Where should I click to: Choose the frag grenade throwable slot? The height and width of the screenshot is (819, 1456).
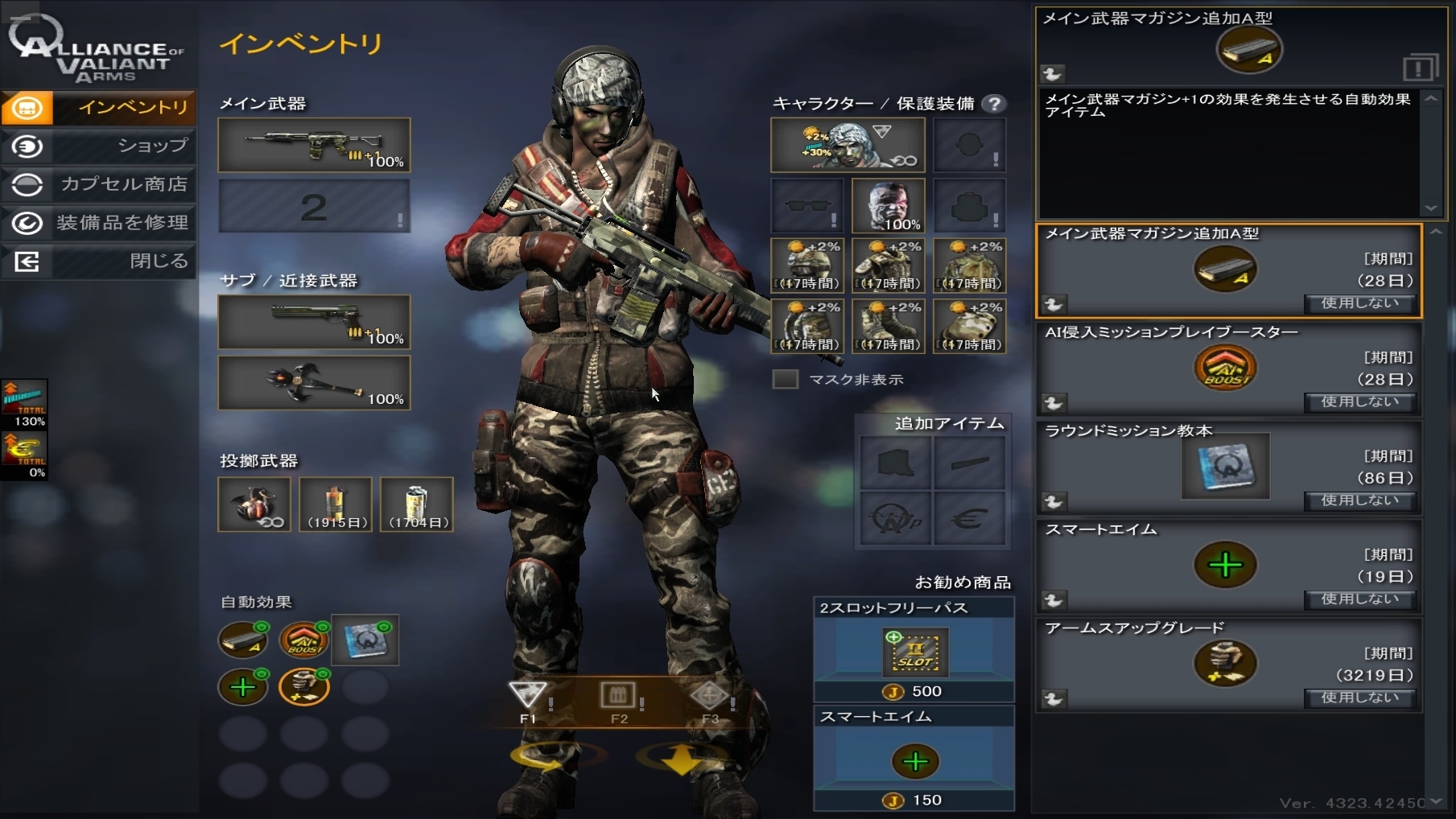(254, 504)
